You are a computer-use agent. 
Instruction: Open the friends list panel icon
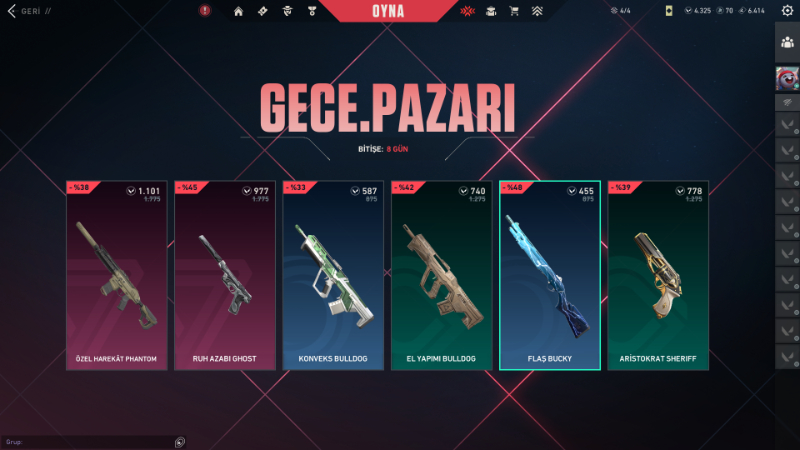point(787,42)
